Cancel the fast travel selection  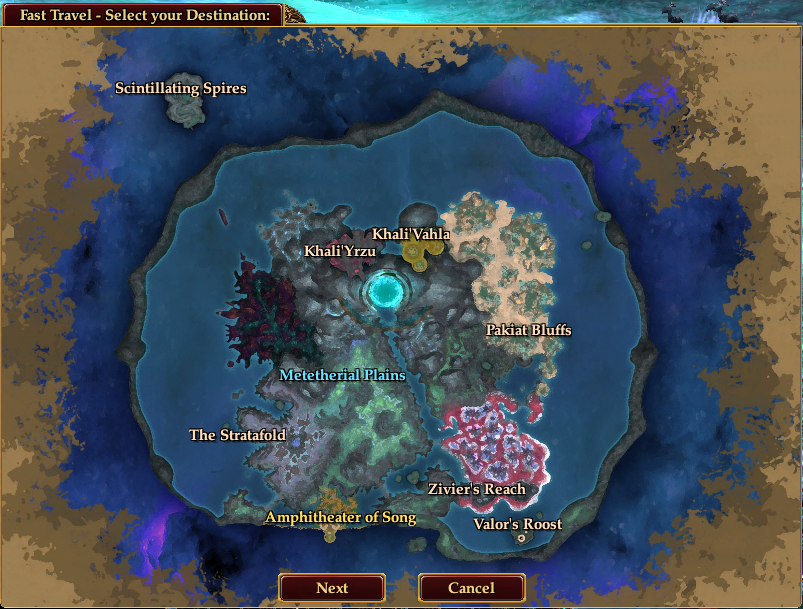471,588
